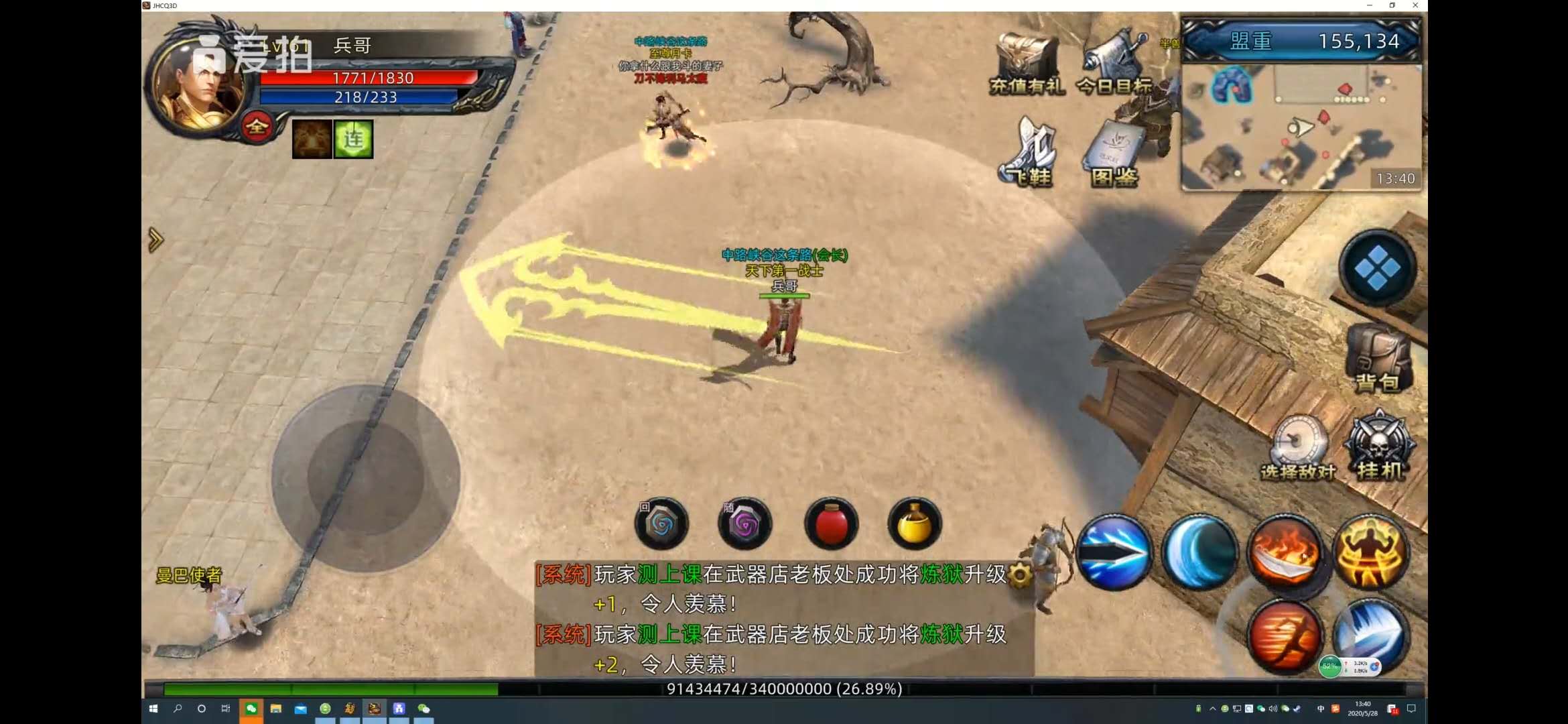Screen dimensions: 1568x724
Task: Open the minimap
Action: [x=1300, y=127]
